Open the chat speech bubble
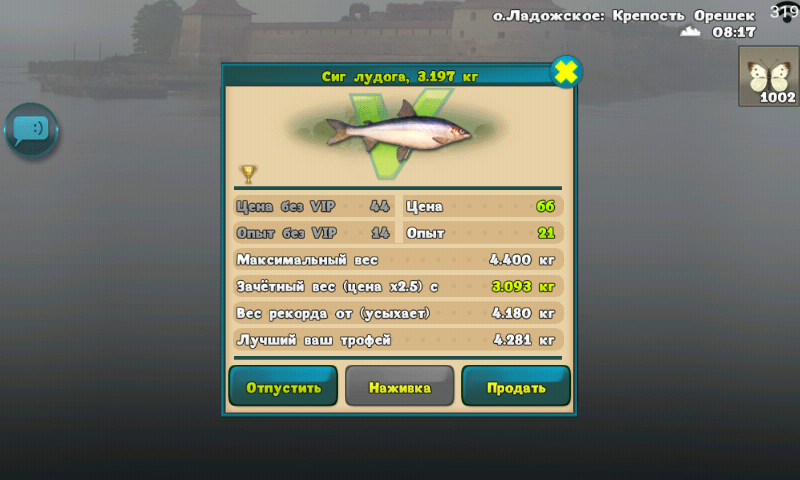This screenshot has width=800, height=480. [32, 130]
